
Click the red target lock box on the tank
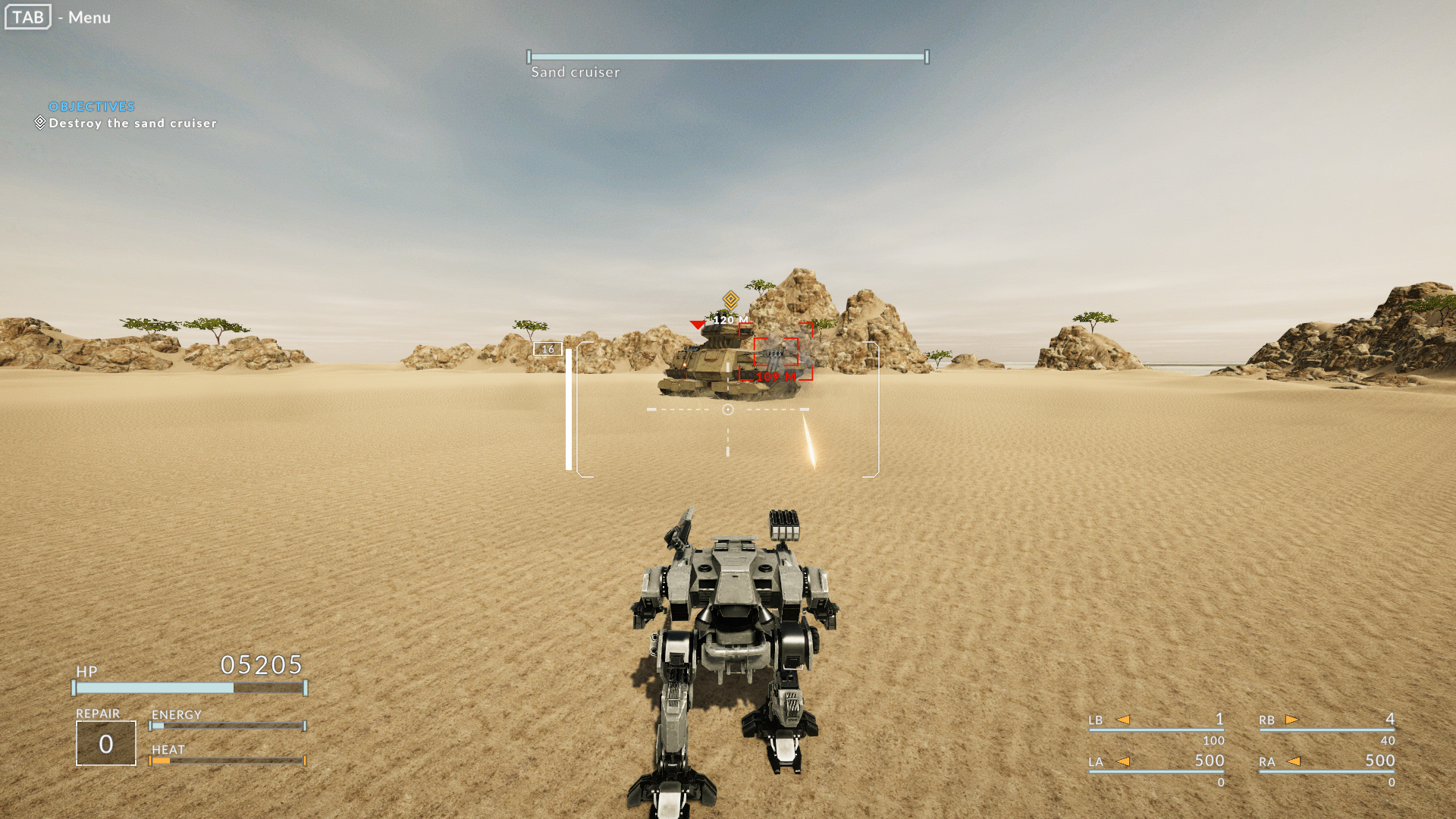click(x=777, y=353)
